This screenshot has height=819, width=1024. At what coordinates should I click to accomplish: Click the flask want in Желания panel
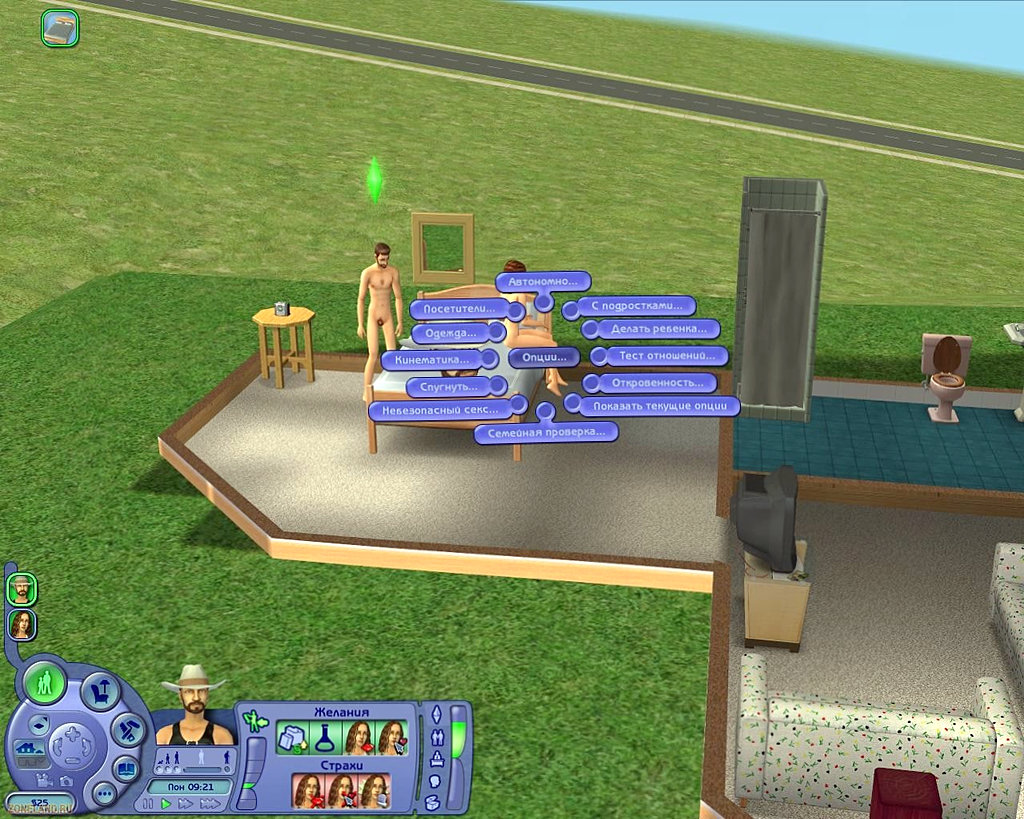click(326, 739)
